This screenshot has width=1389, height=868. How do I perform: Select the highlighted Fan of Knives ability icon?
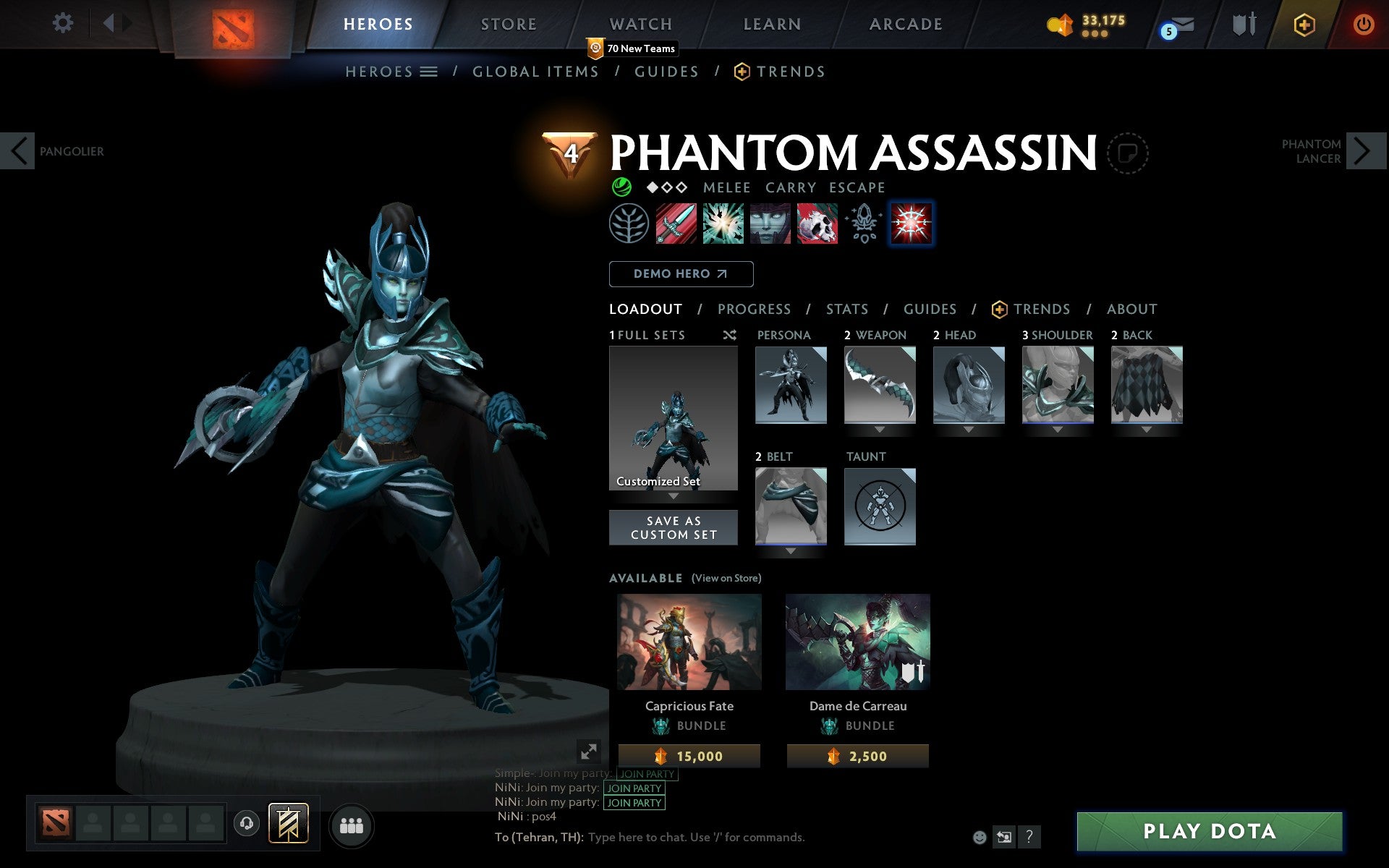pyautogui.click(x=912, y=224)
